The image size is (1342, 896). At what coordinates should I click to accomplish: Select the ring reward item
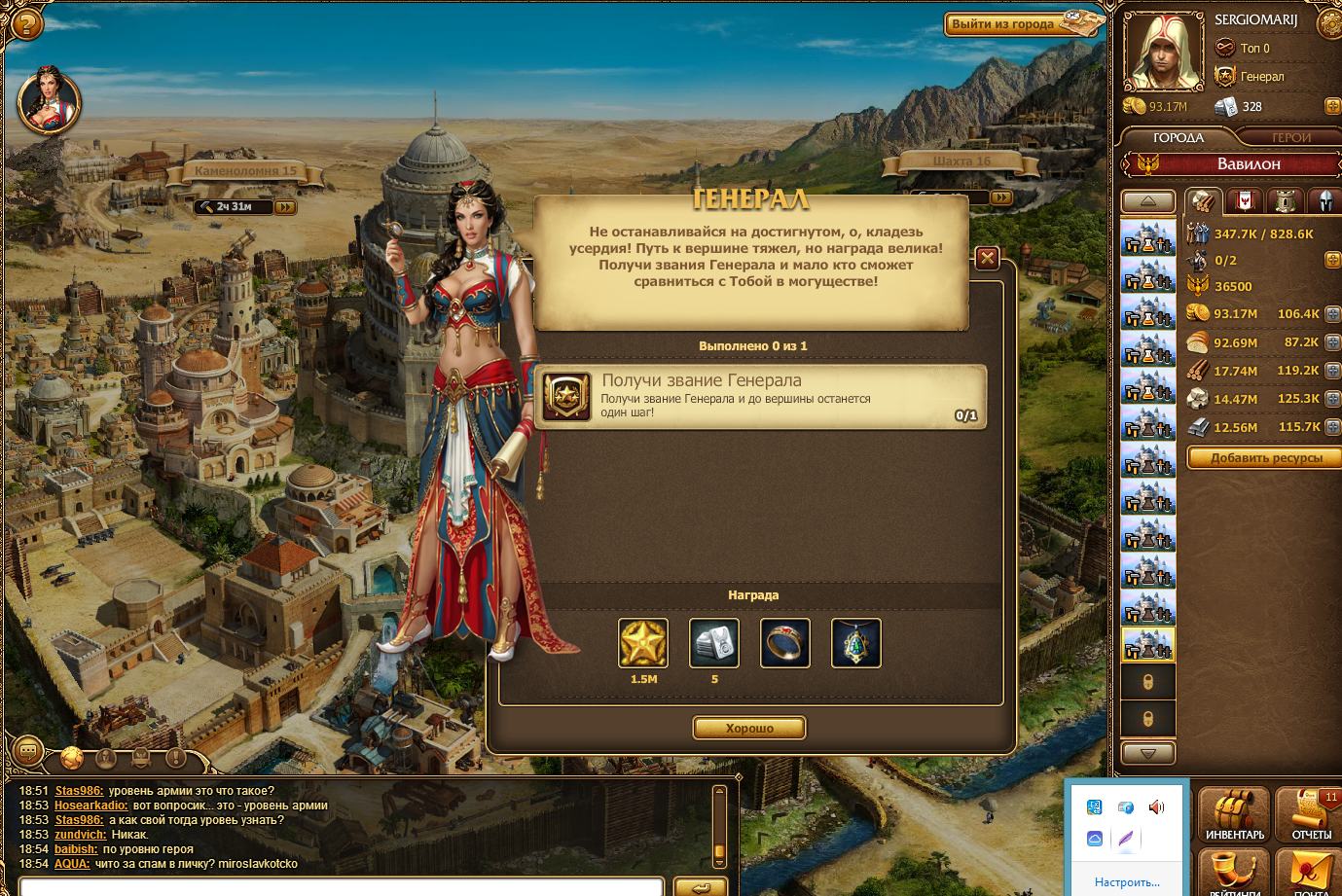[785, 643]
